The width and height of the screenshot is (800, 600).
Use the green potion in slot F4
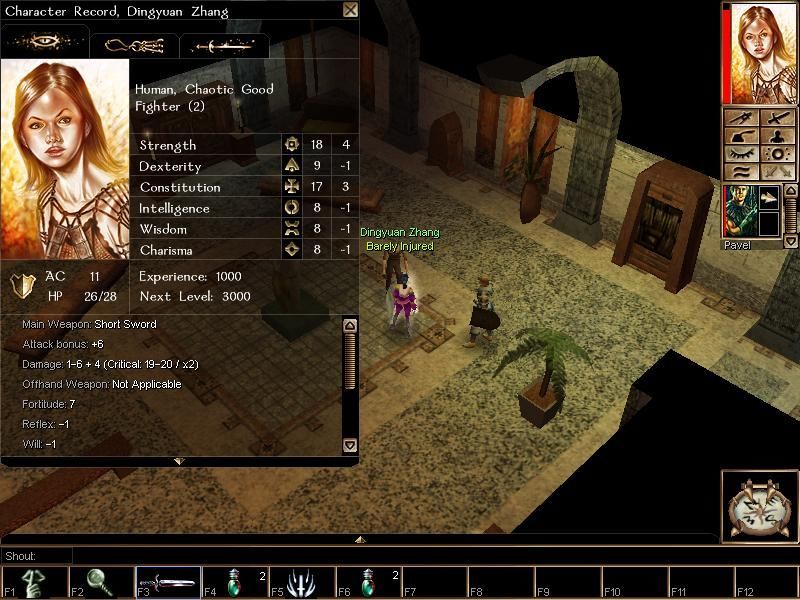pyautogui.click(x=234, y=583)
